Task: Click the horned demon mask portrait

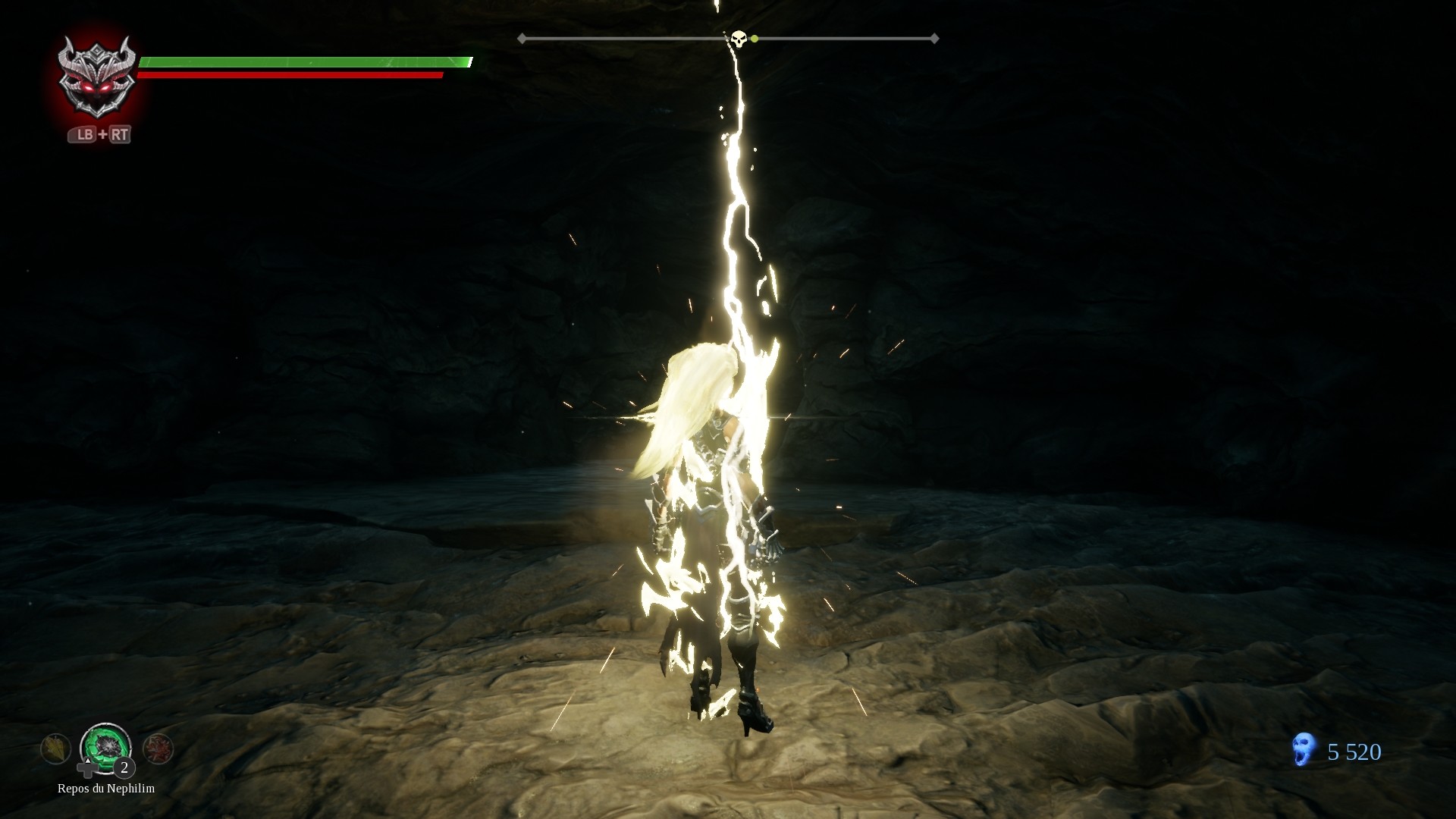Action: click(97, 77)
